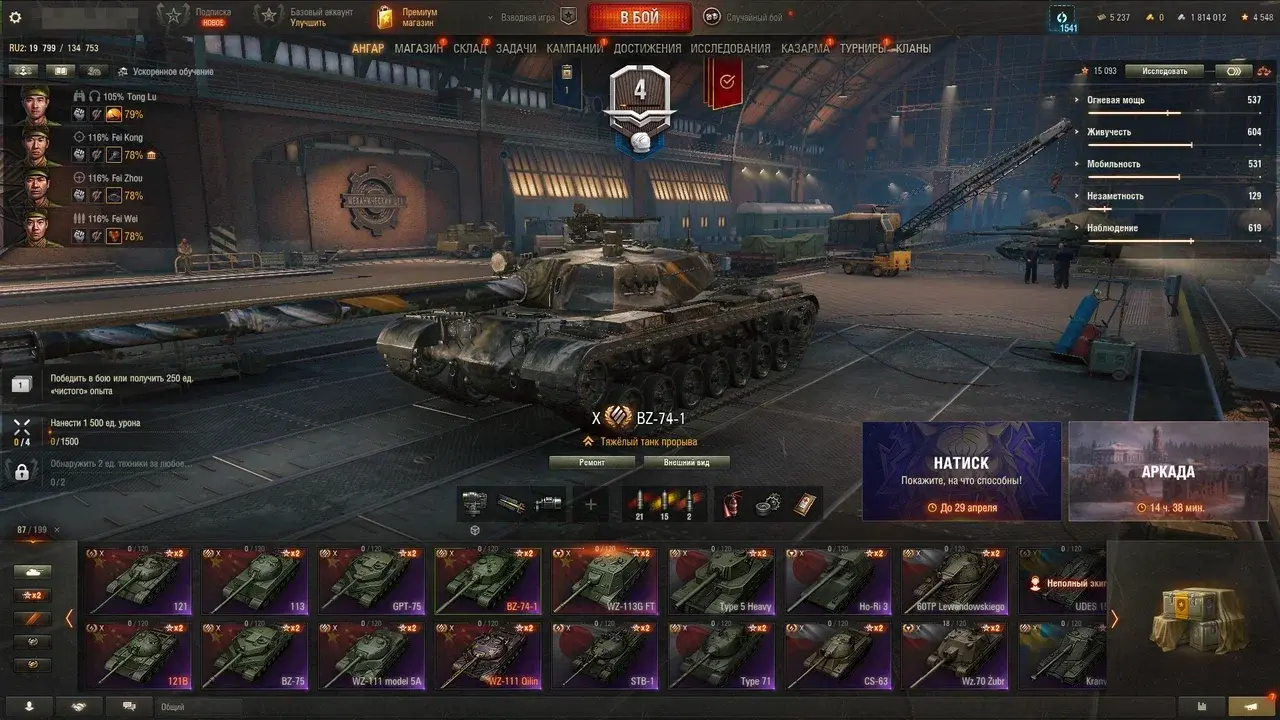Start battle with the В БОЙ button

pyautogui.click(x=639, y=17)
